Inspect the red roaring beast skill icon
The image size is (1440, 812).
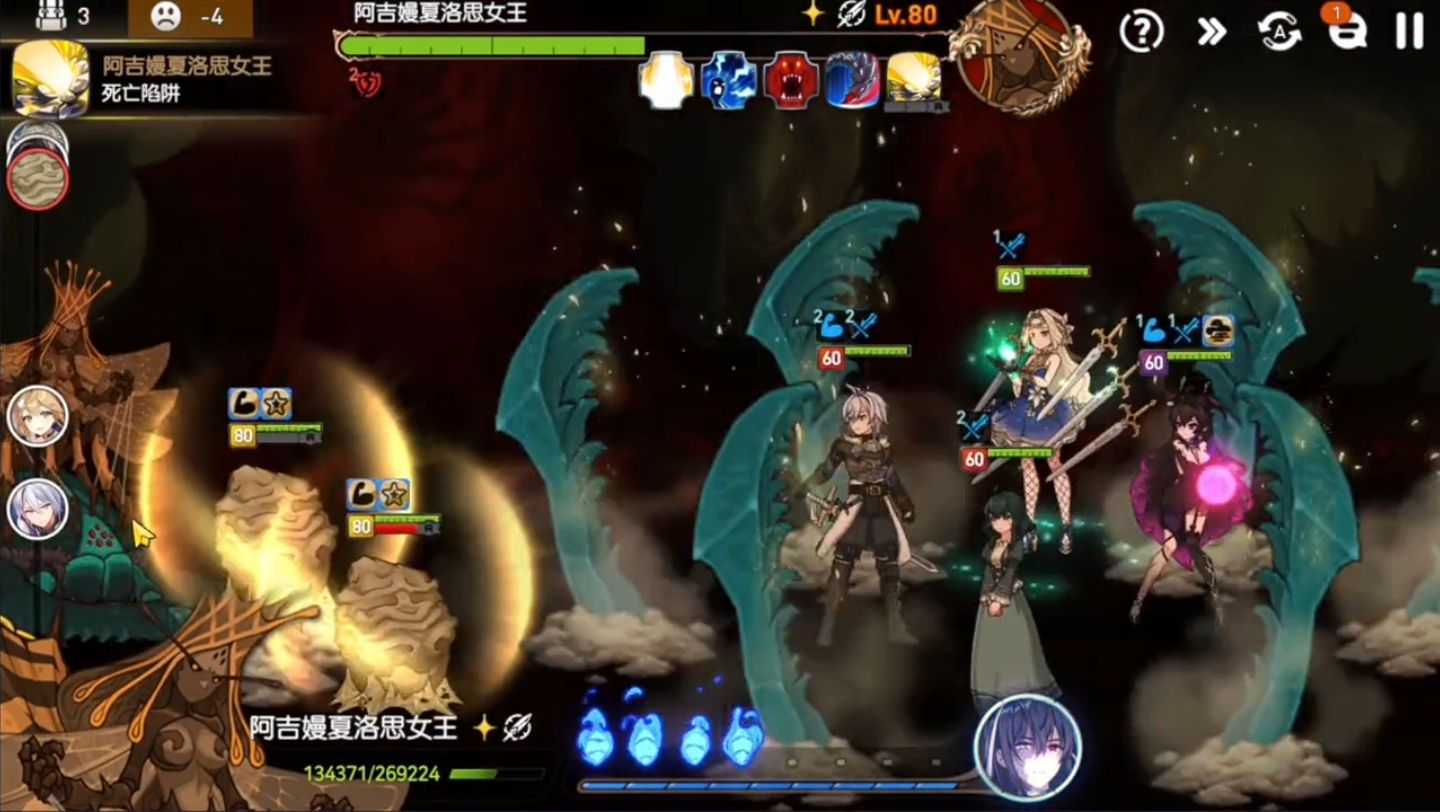click(791, 81)
